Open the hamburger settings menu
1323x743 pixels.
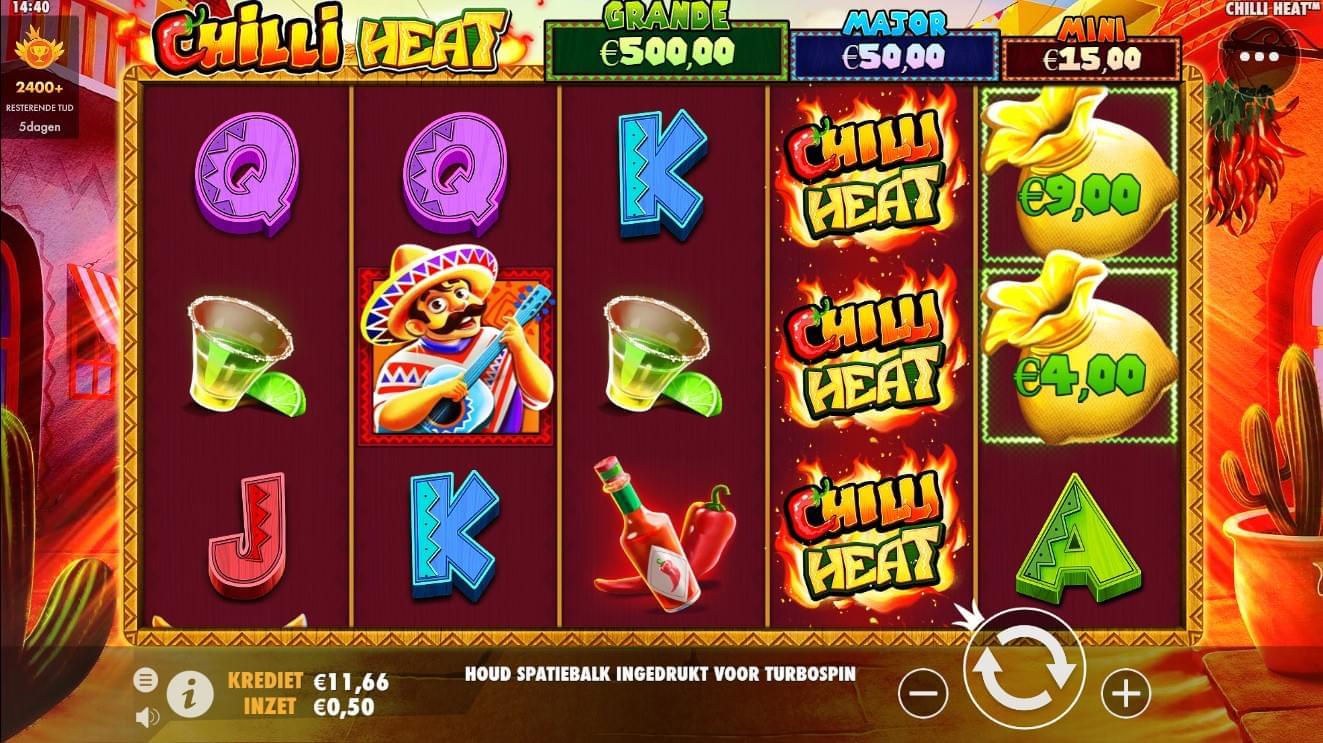tap(146, 681)
